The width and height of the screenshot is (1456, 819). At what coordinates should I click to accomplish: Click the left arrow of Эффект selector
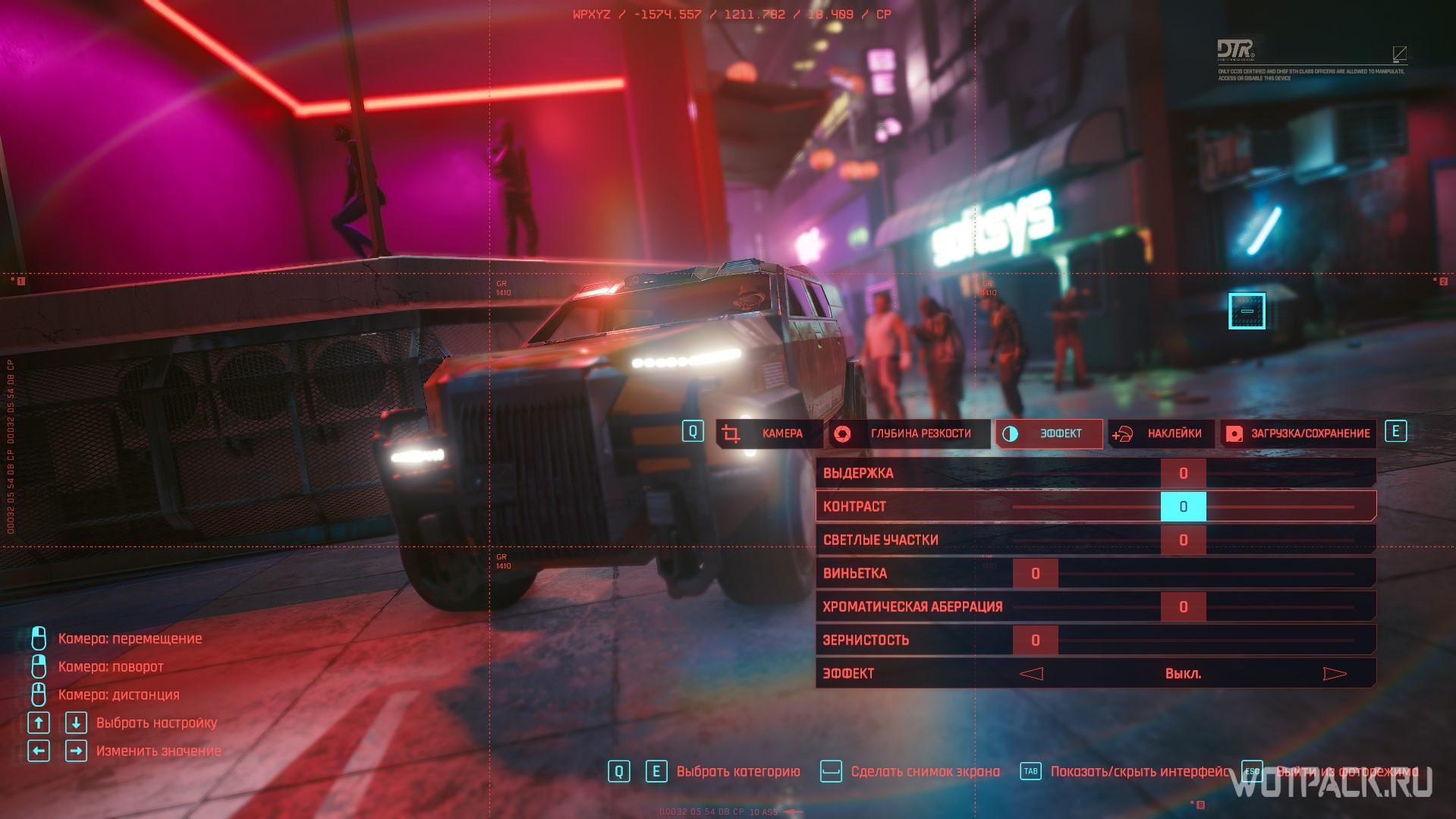click(1031, 673)
